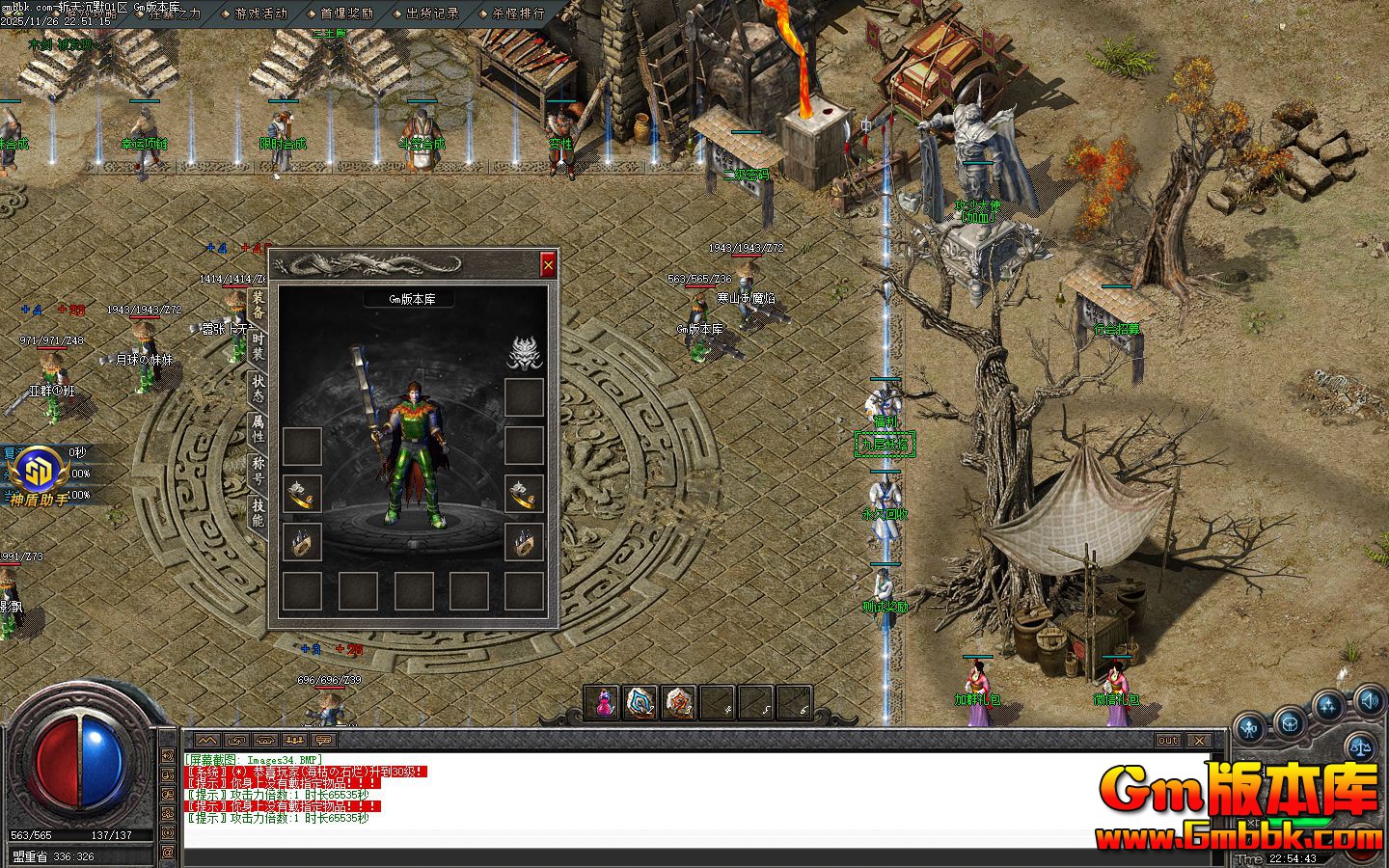Viewport: 1389px width, 868px height.
Task: Close the chat panel with X
Action: [x=1198, y=740]
